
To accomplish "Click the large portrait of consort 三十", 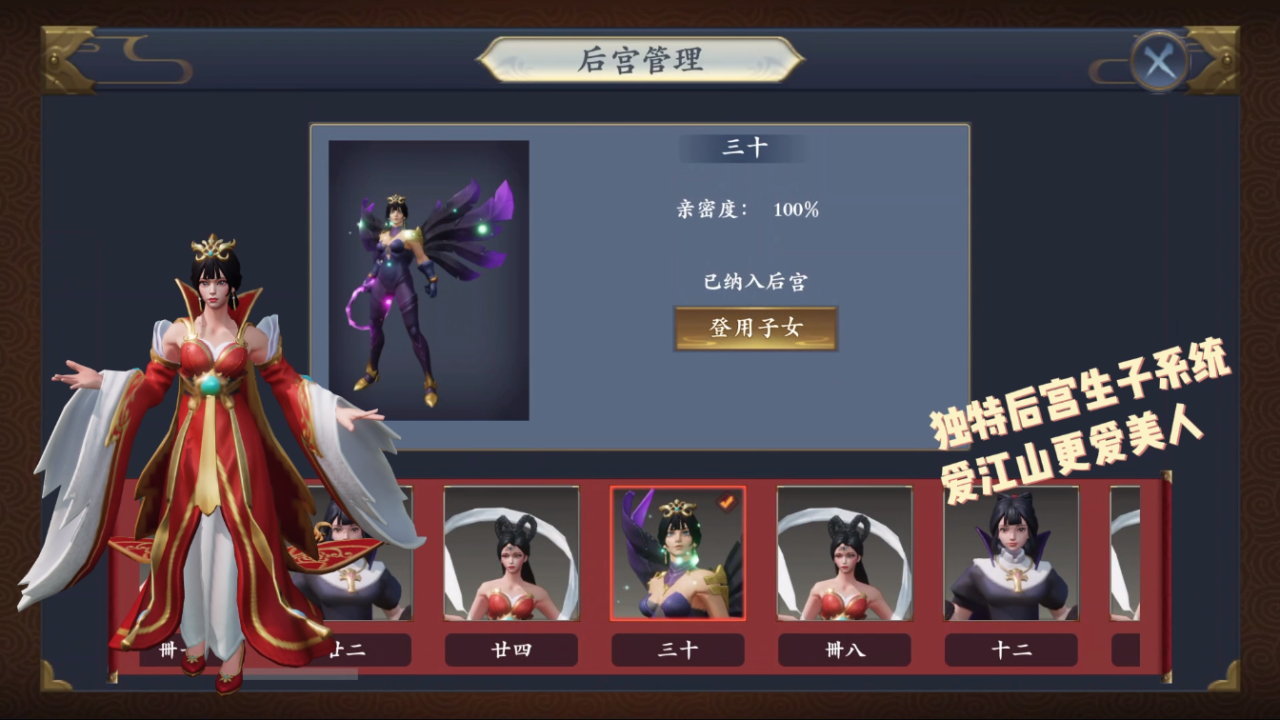I will tap(428, 280).
